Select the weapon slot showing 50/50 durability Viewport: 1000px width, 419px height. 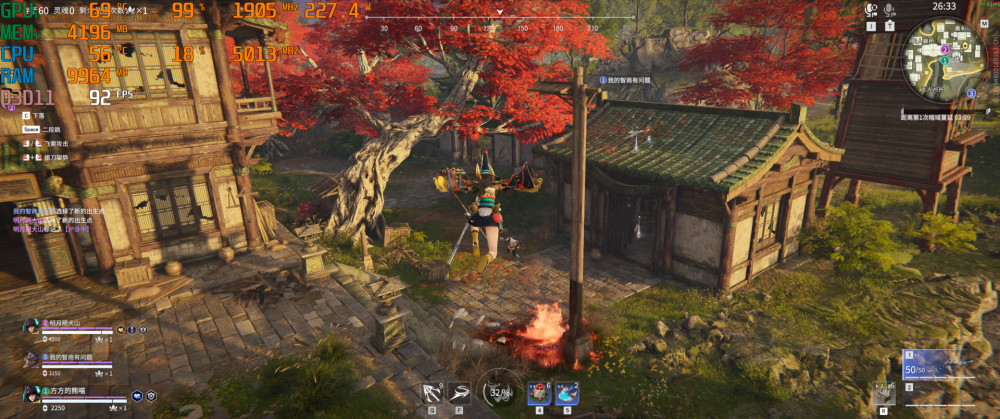coord(927,365)
